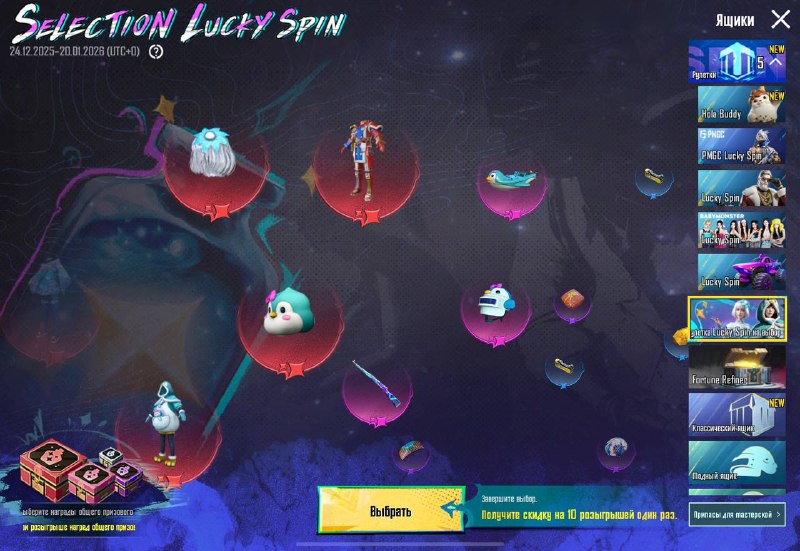Select the white robot backpack prize
The width and height of the screenshot is (800, 551).
[x=495, y=304]
